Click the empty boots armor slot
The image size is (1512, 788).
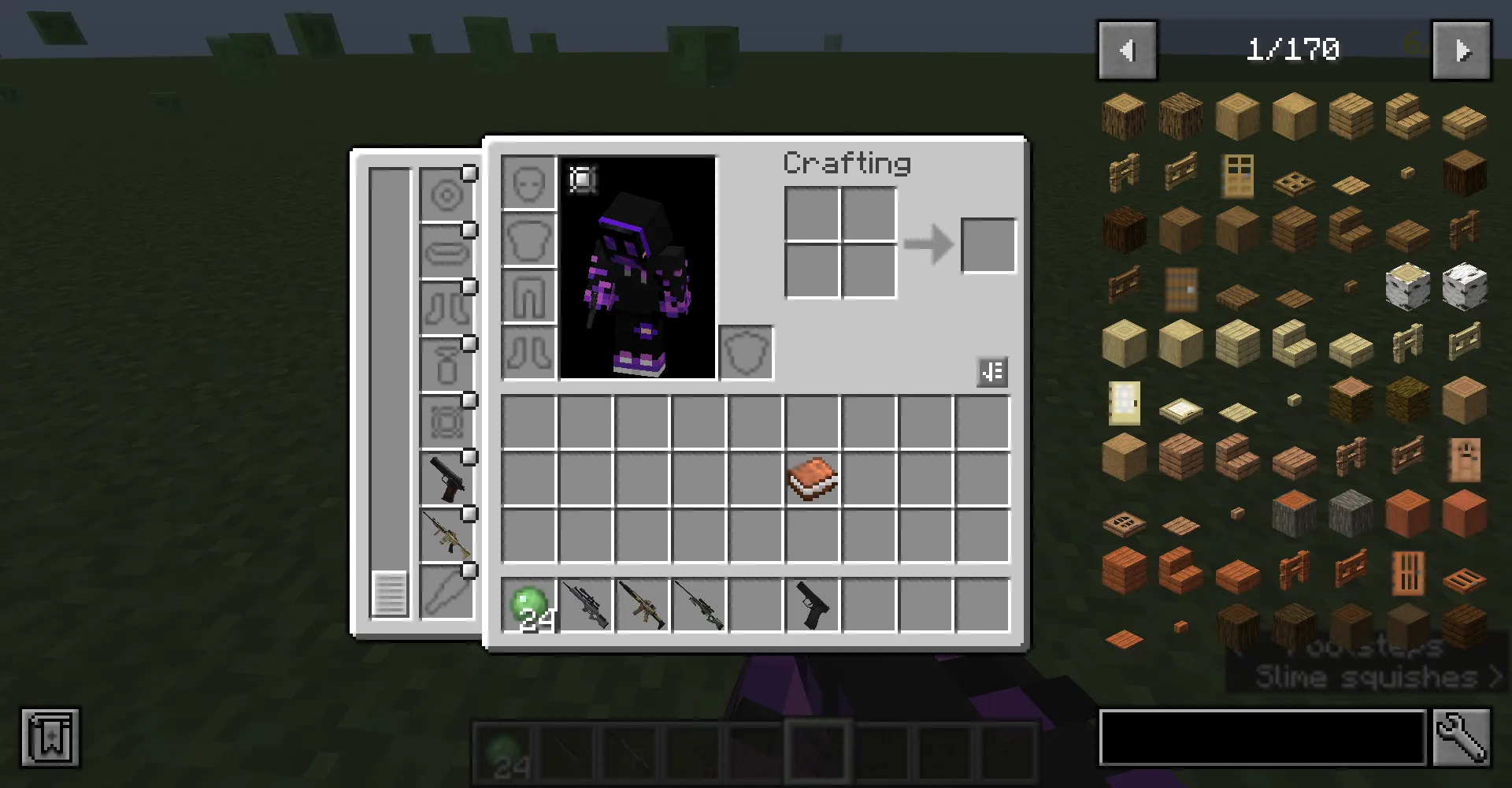529,353
